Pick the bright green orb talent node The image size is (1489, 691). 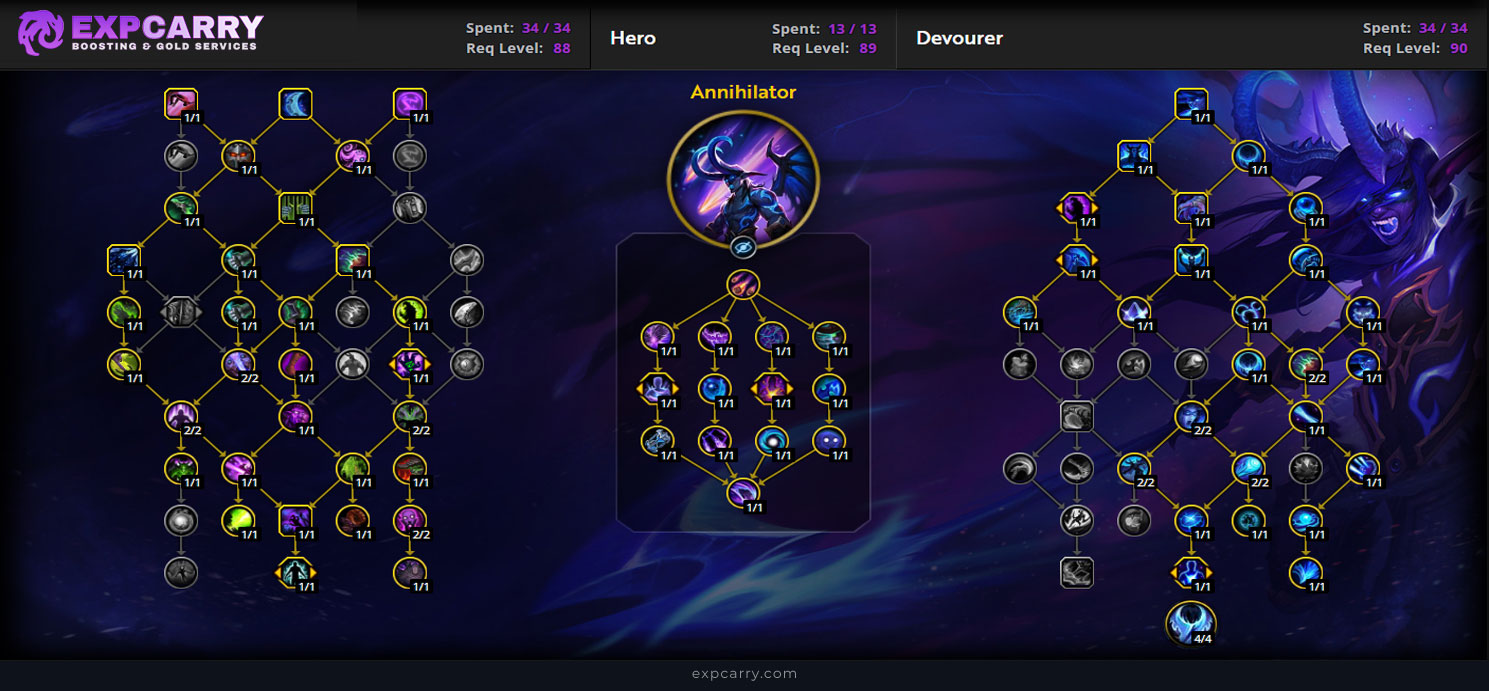tap(238, 519)
